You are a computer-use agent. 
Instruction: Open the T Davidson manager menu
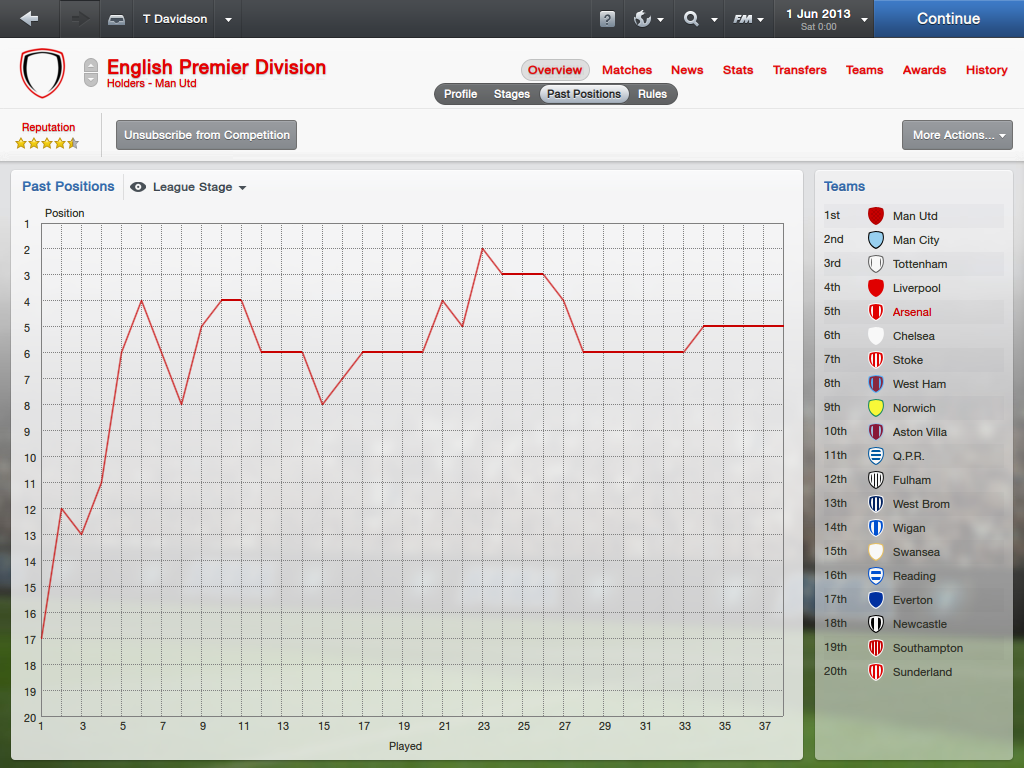(x=186, y=19)
